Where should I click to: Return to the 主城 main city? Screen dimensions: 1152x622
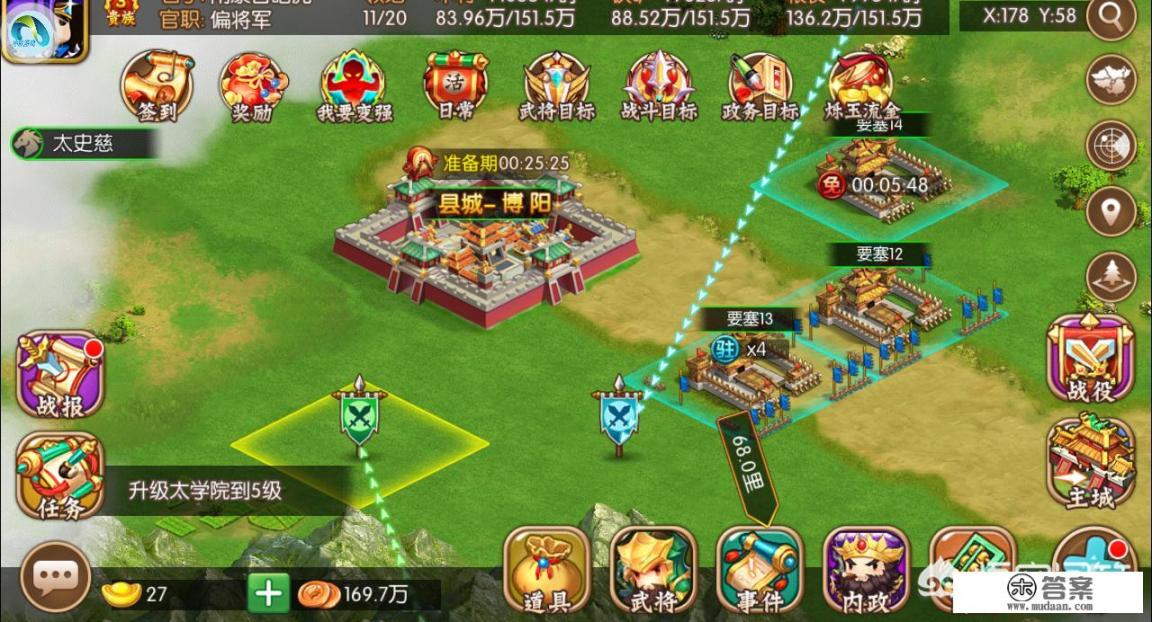(x=1090, y=462)
